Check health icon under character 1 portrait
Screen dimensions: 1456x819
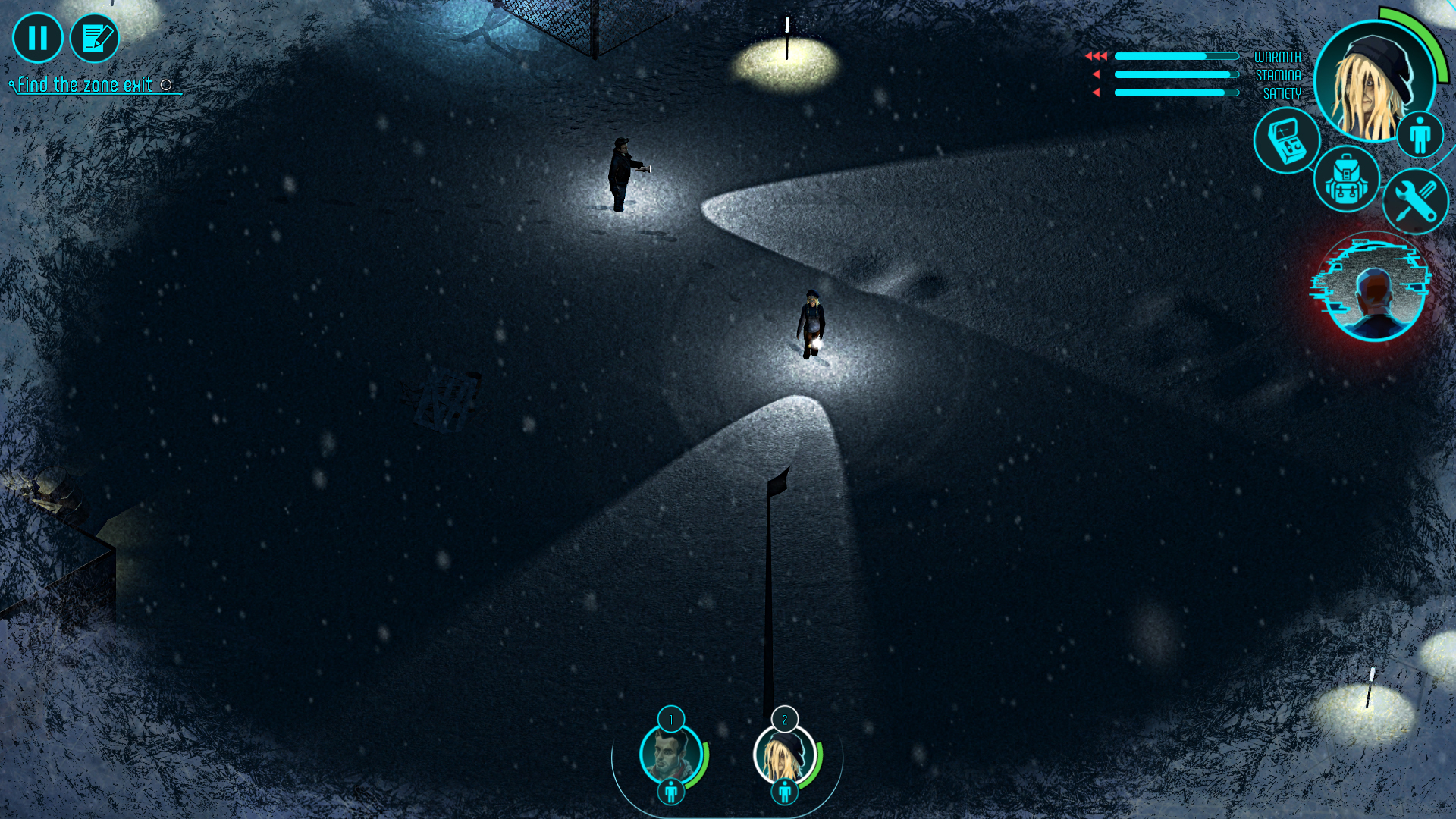click(x=670, y=793)
